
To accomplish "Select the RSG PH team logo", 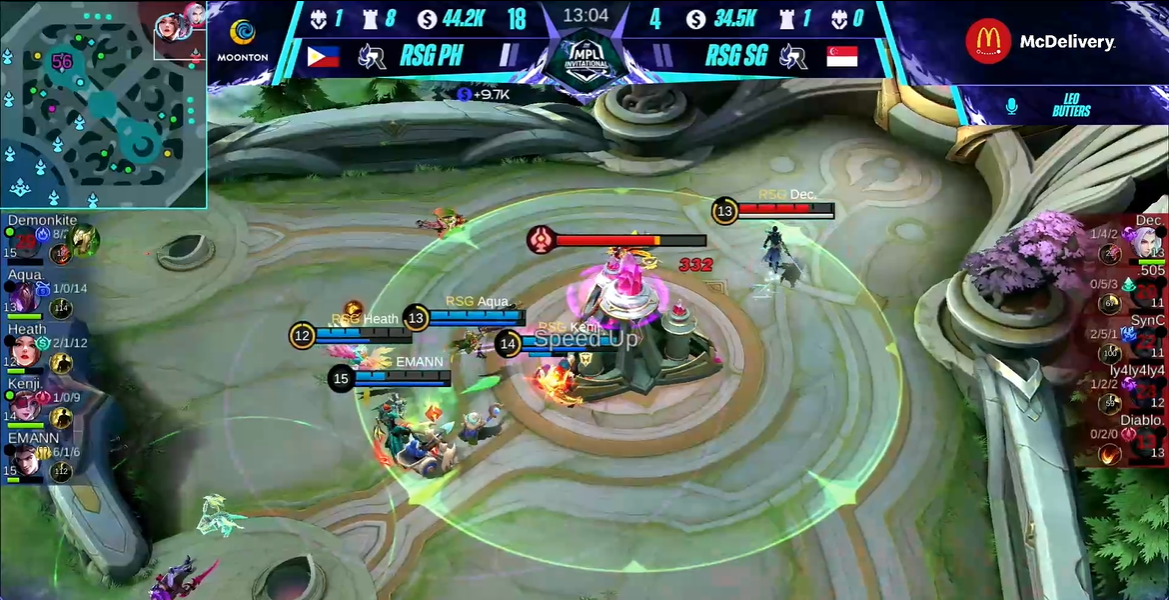I will 373,56.
